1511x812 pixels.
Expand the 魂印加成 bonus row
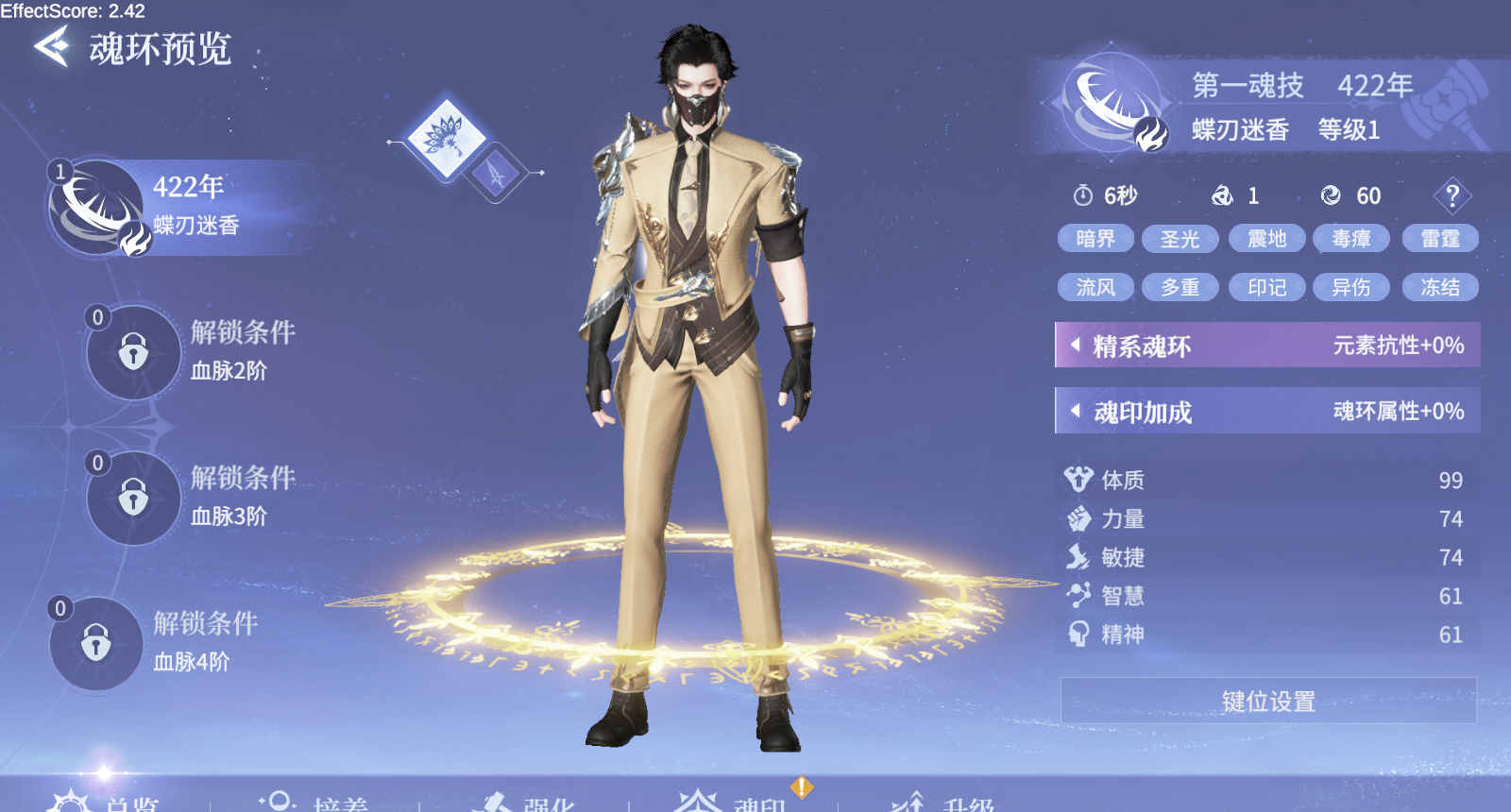(1266, 412)
